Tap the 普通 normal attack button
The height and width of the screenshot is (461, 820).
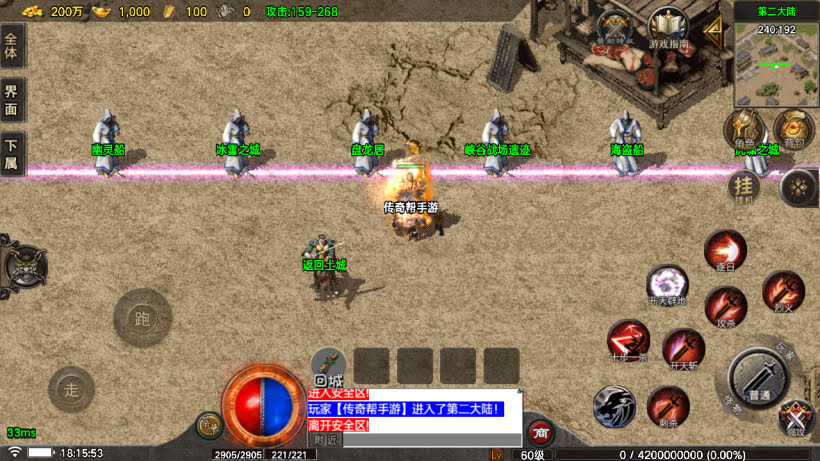pos(759,380)
